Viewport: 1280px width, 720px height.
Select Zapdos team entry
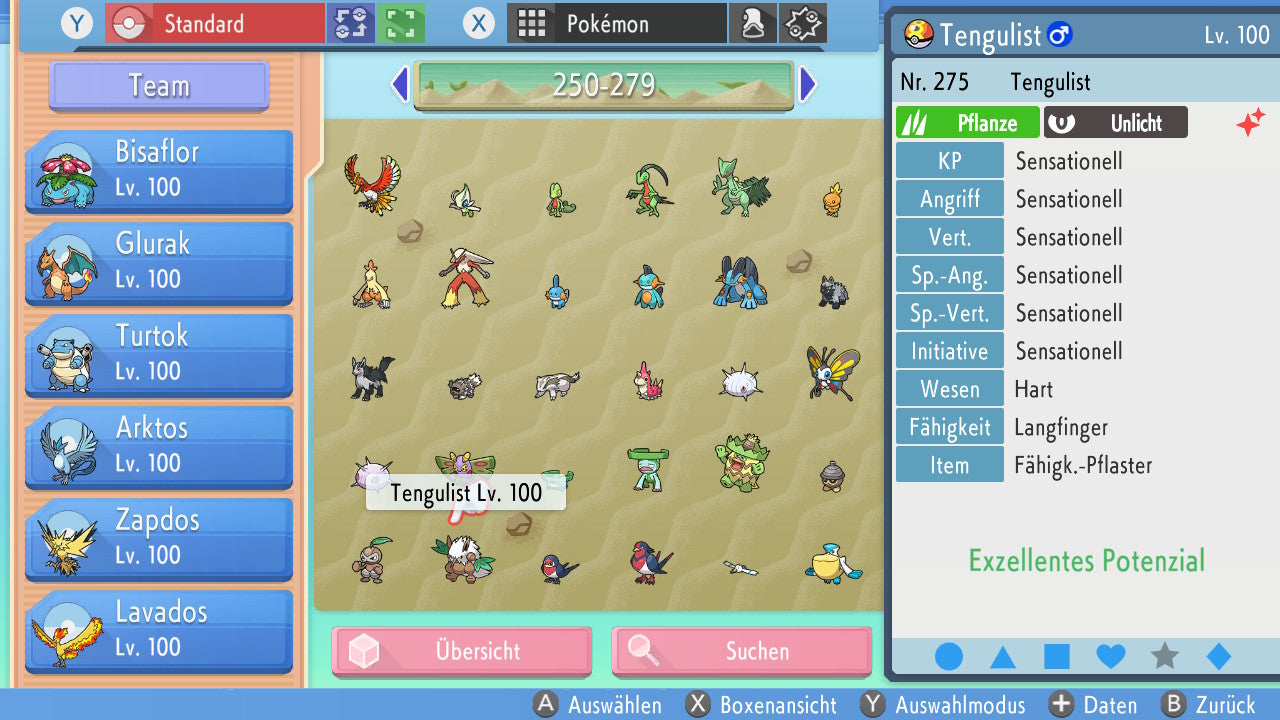click(159, 538)
